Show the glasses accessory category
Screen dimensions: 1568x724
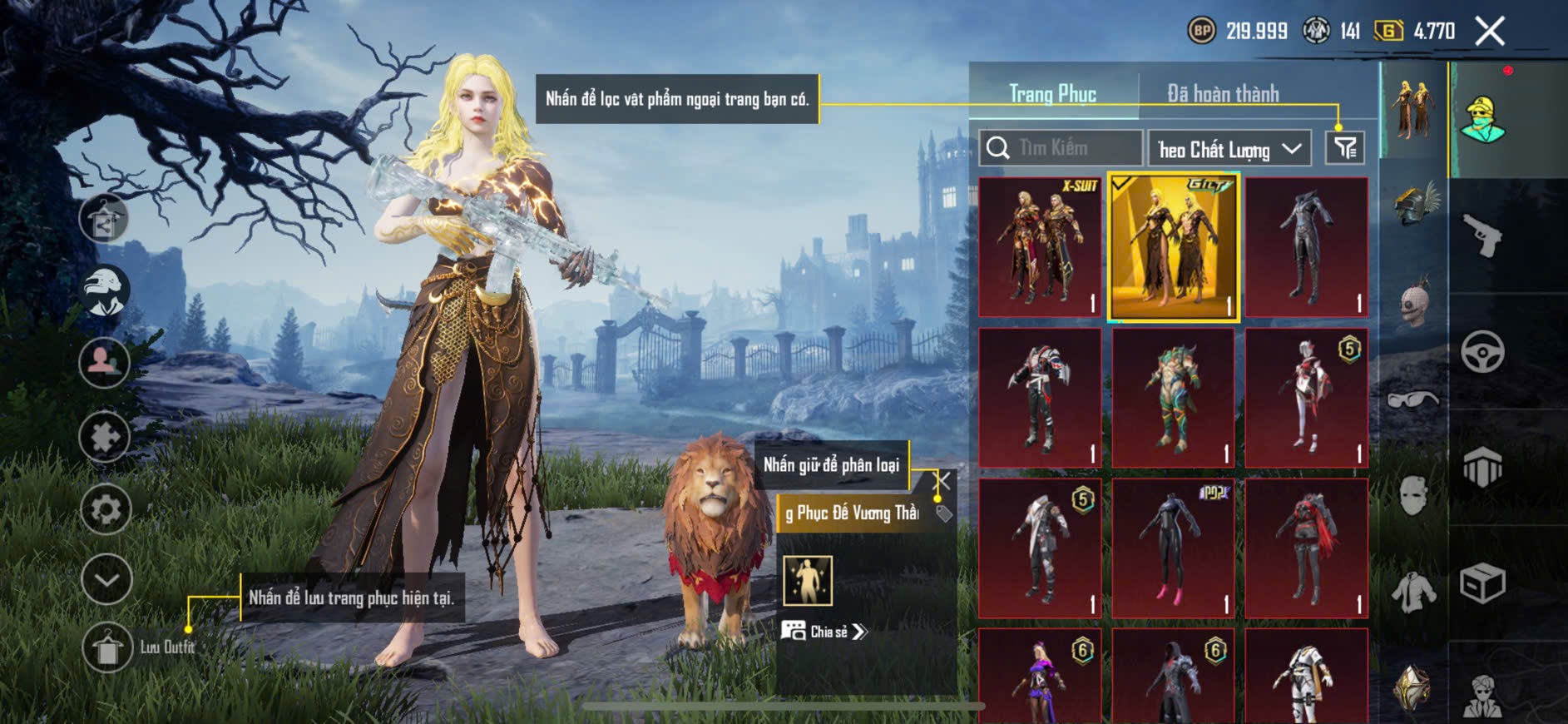[x=1413, y=400]
